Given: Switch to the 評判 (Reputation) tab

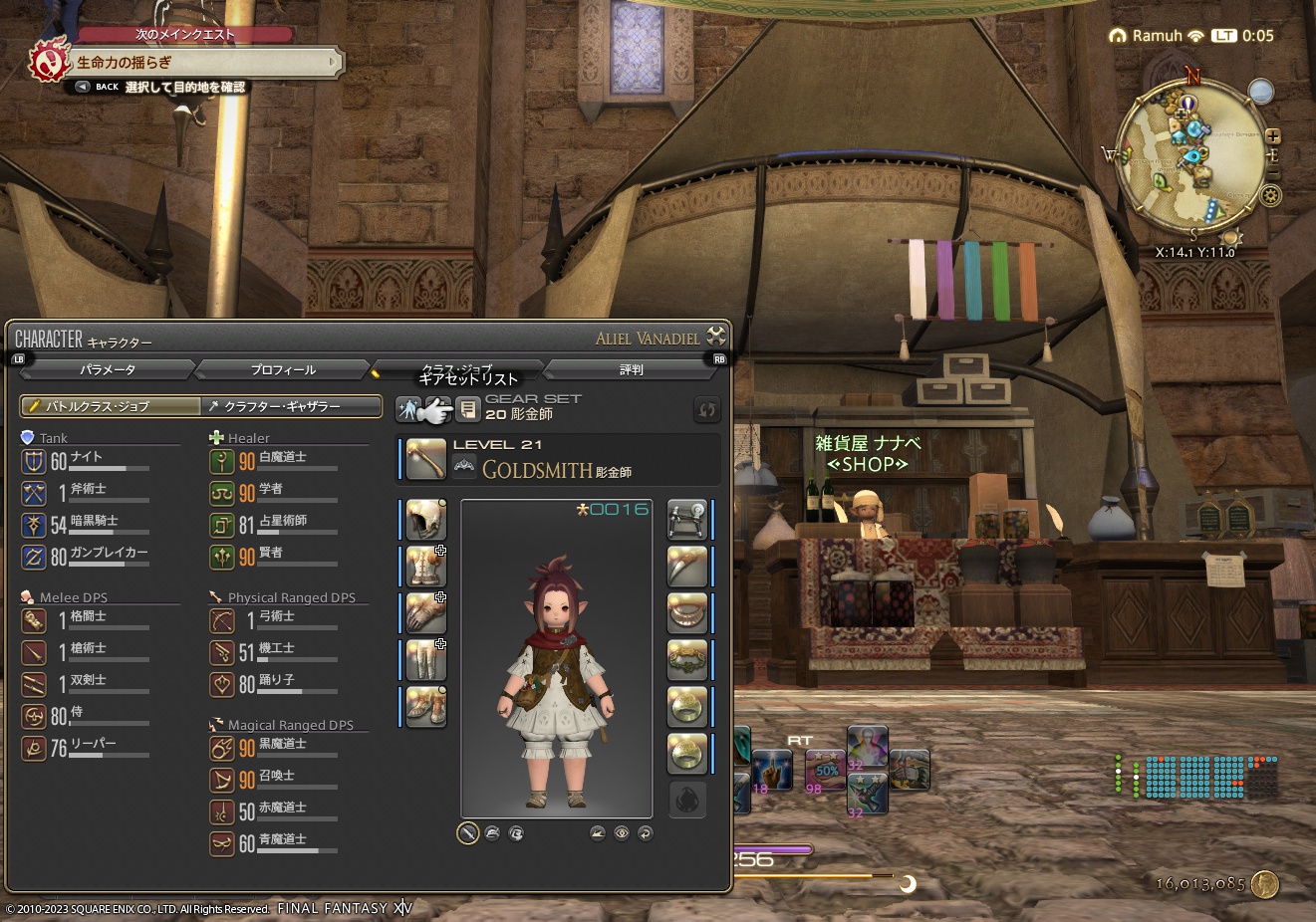Looking at the screenshot, I should click(x=632, y=368).
